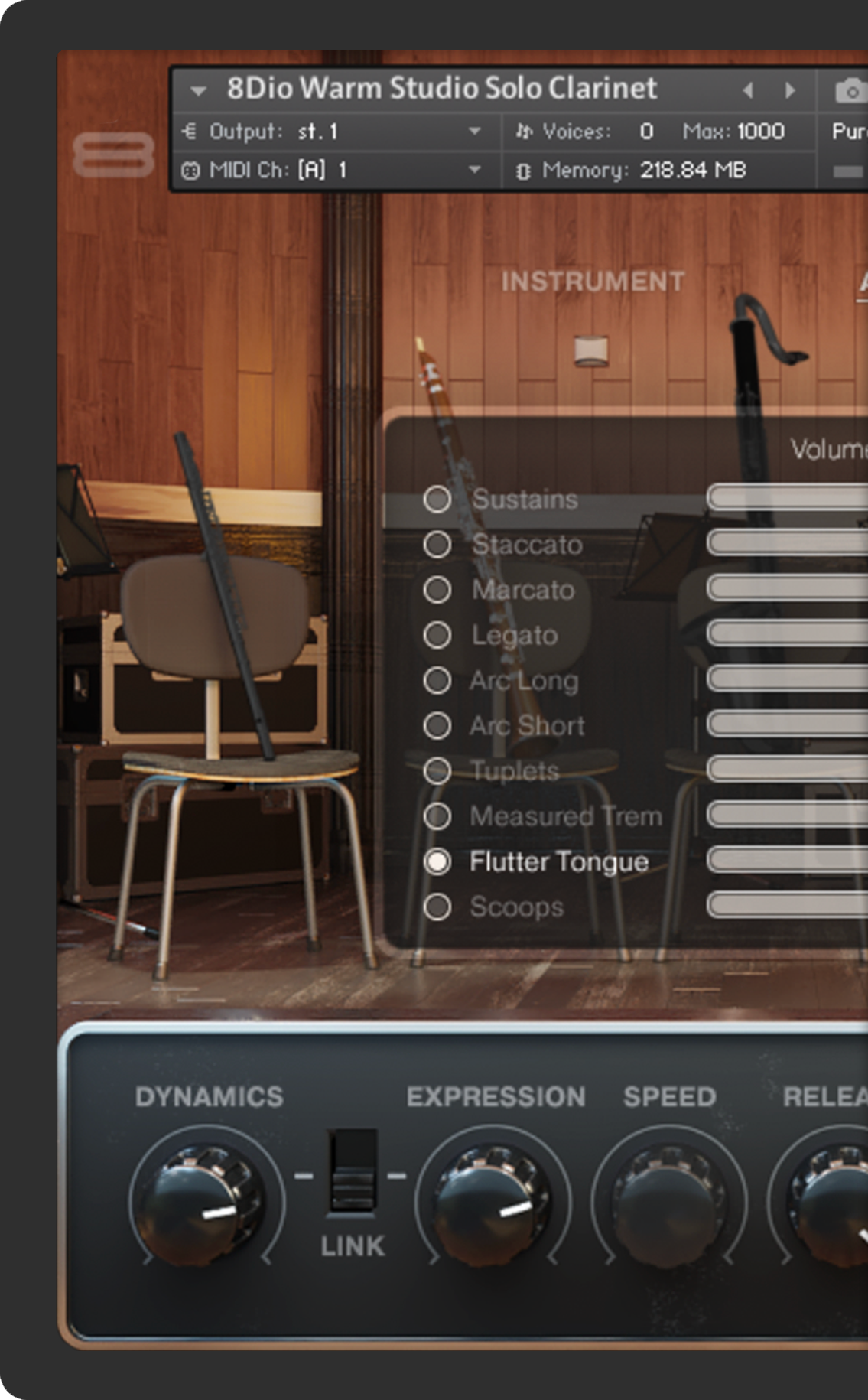Pick the Arc Long articulation
This screenshot has height=1400, width=868.
pyautogui.click(x=437, y=680)
